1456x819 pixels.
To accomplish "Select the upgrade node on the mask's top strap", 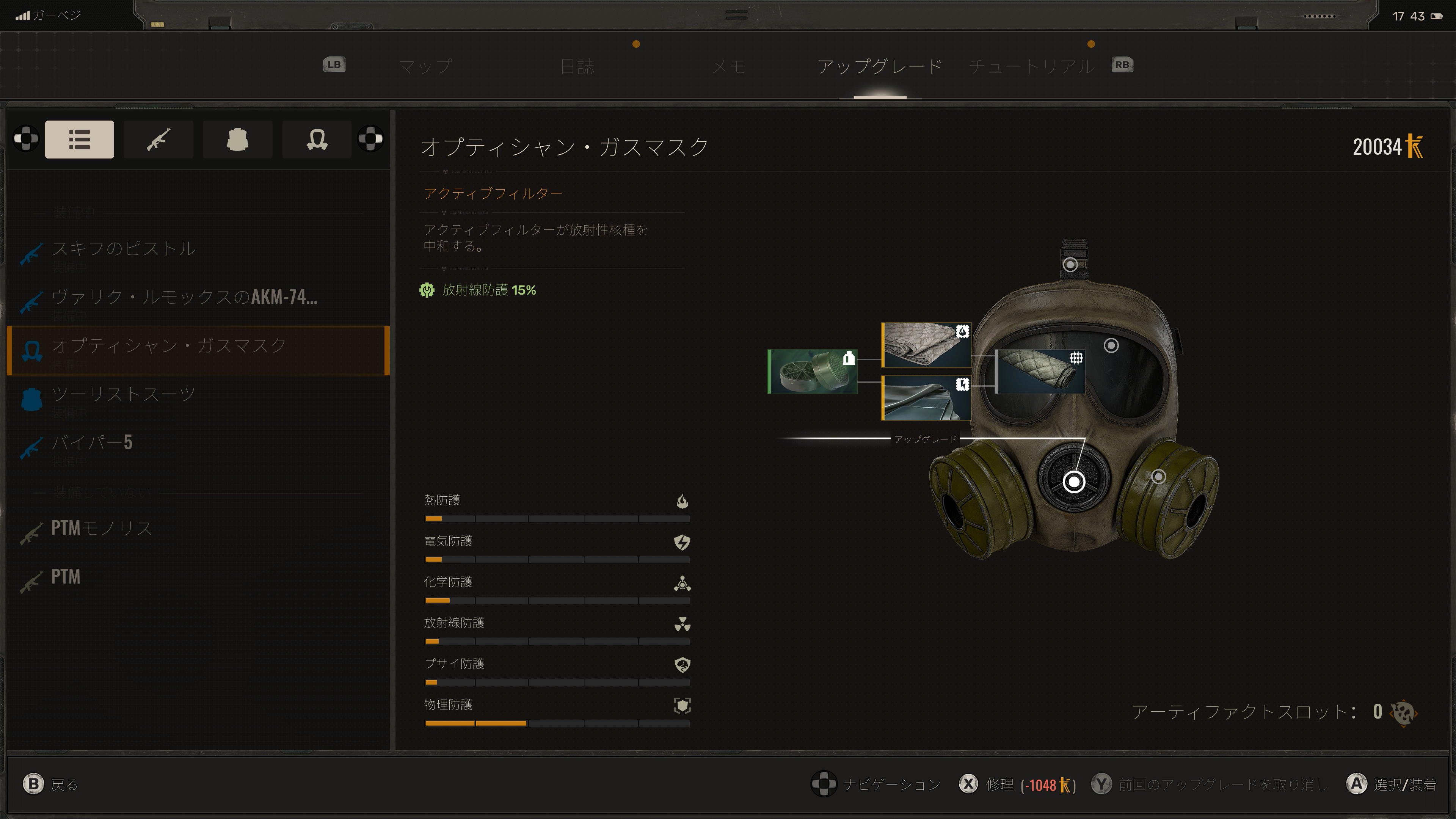I will pyautogui.click(x=1070, y=264).
